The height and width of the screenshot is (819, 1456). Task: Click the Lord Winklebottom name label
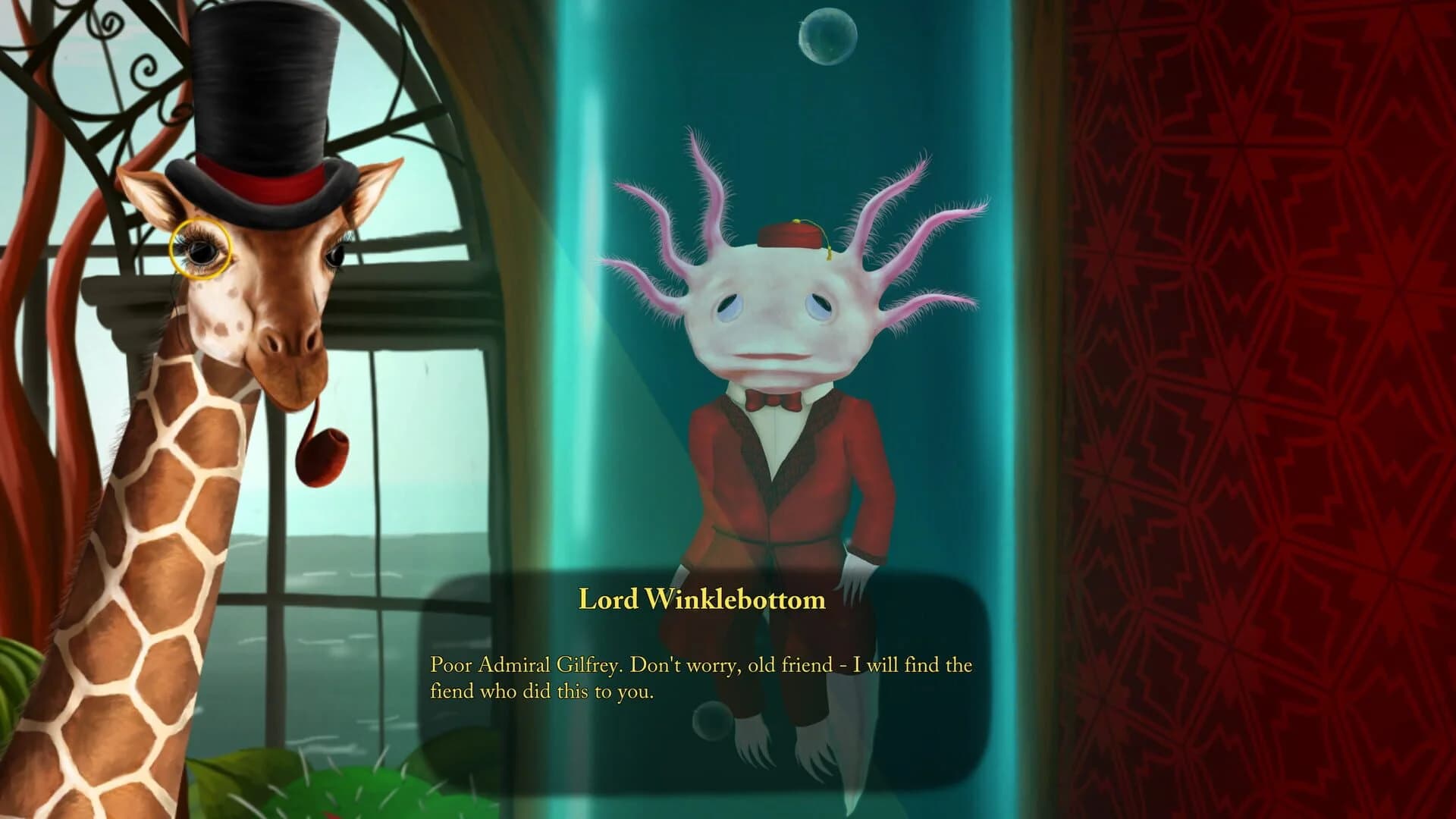[701, 599]
